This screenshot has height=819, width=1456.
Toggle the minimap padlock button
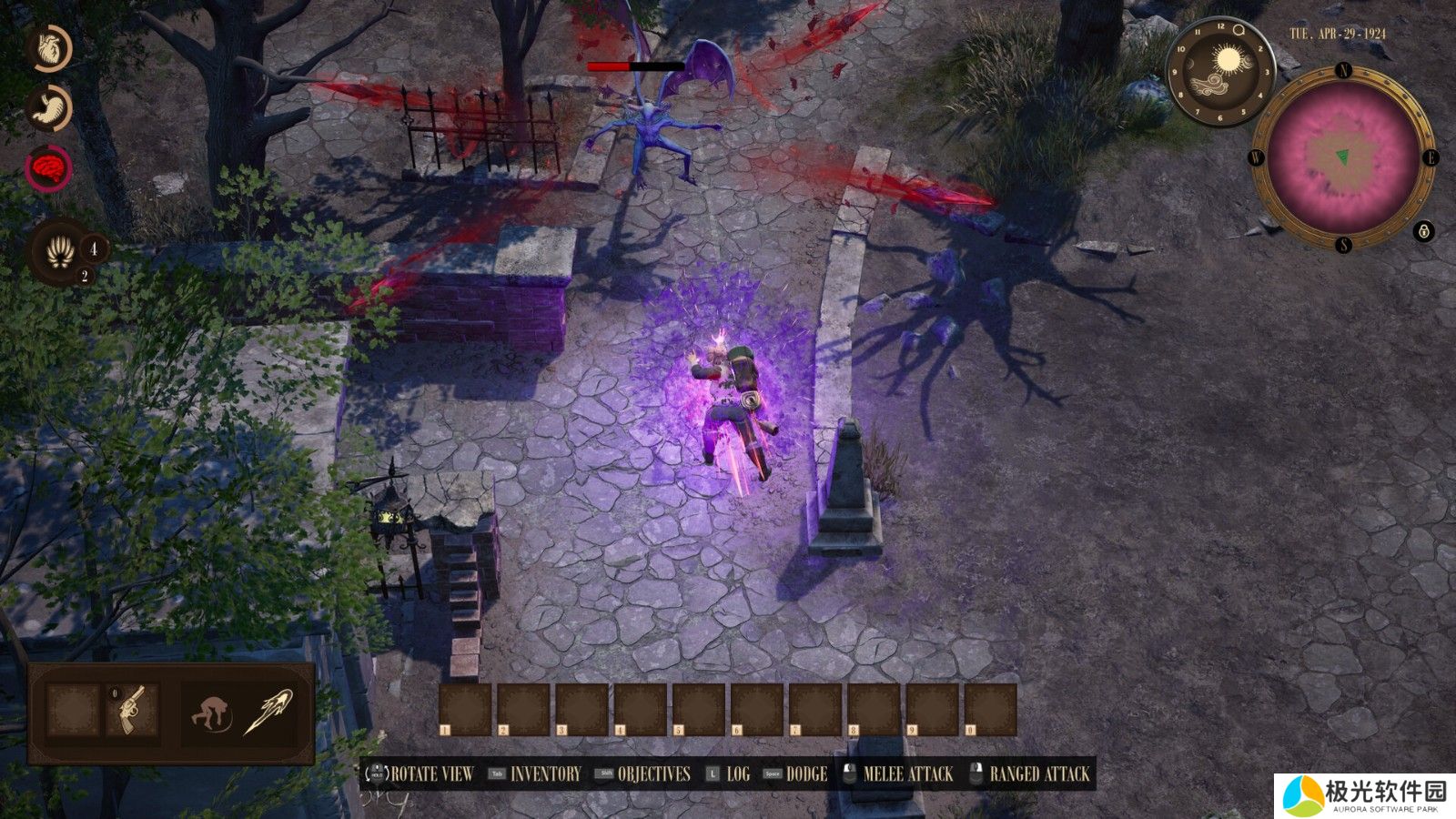coord(1424,231)
